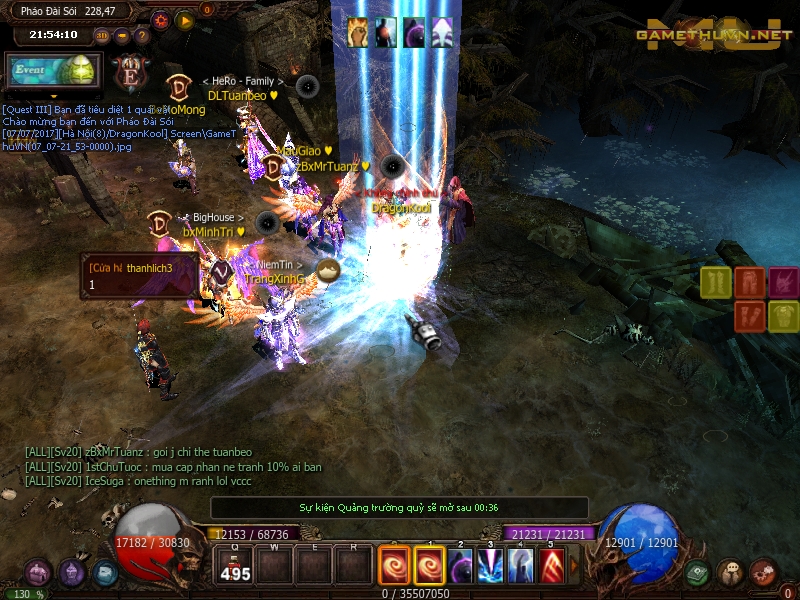This screenshot has height=600, width=800.
Task: Use the Q slot health potion
Action: (x=236, y=566)
